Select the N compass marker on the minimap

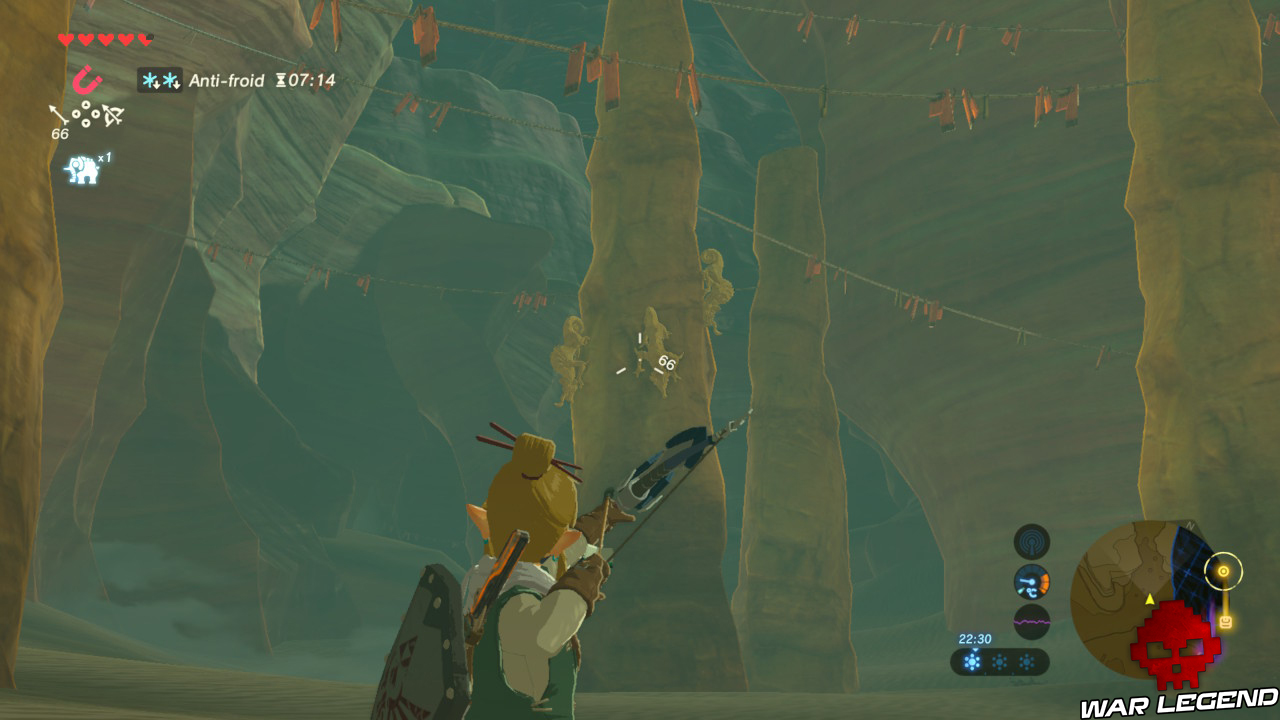click(x=1191, y=524)
